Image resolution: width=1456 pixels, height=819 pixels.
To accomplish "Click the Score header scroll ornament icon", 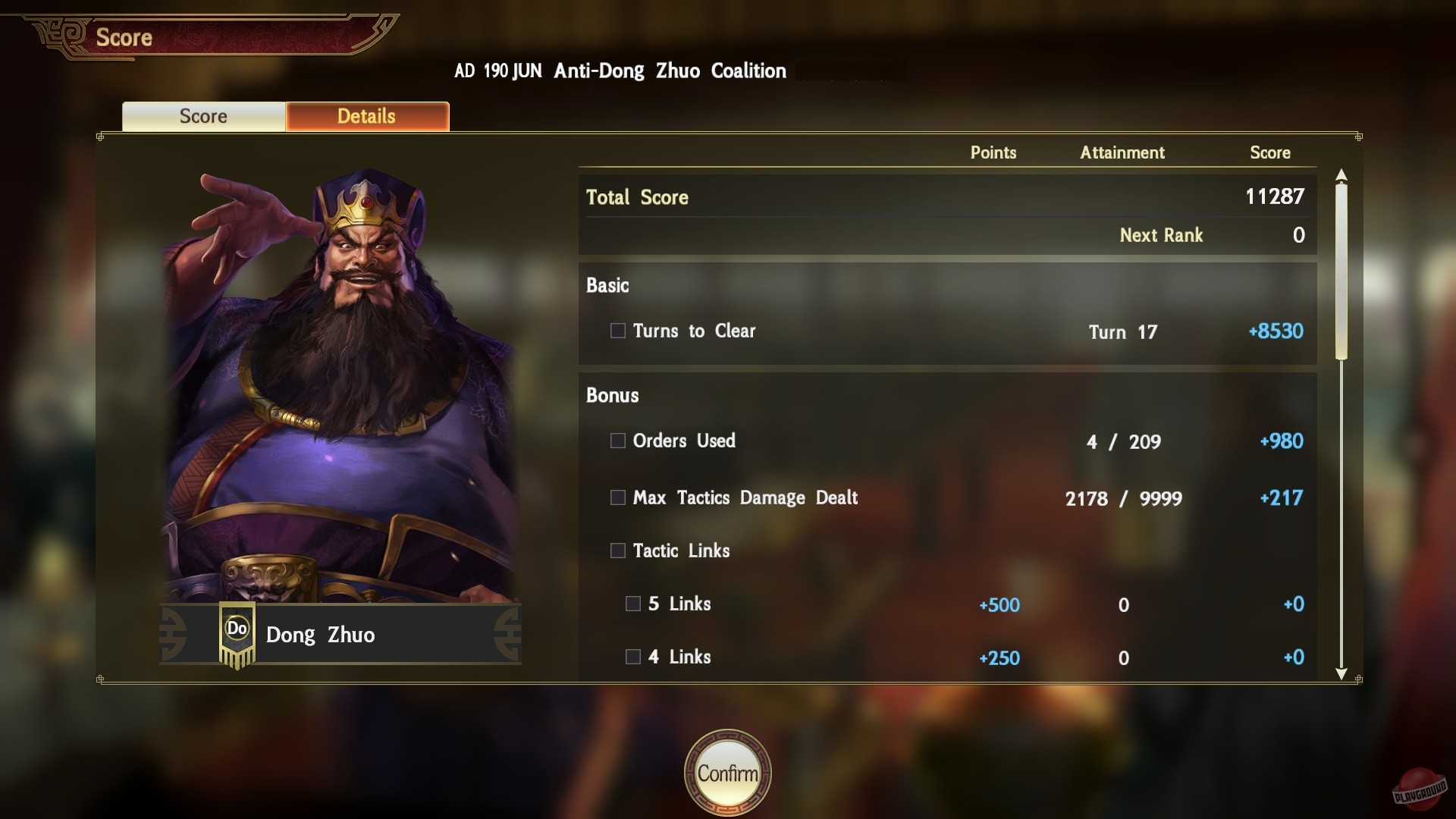I will [x=59, y=34].
